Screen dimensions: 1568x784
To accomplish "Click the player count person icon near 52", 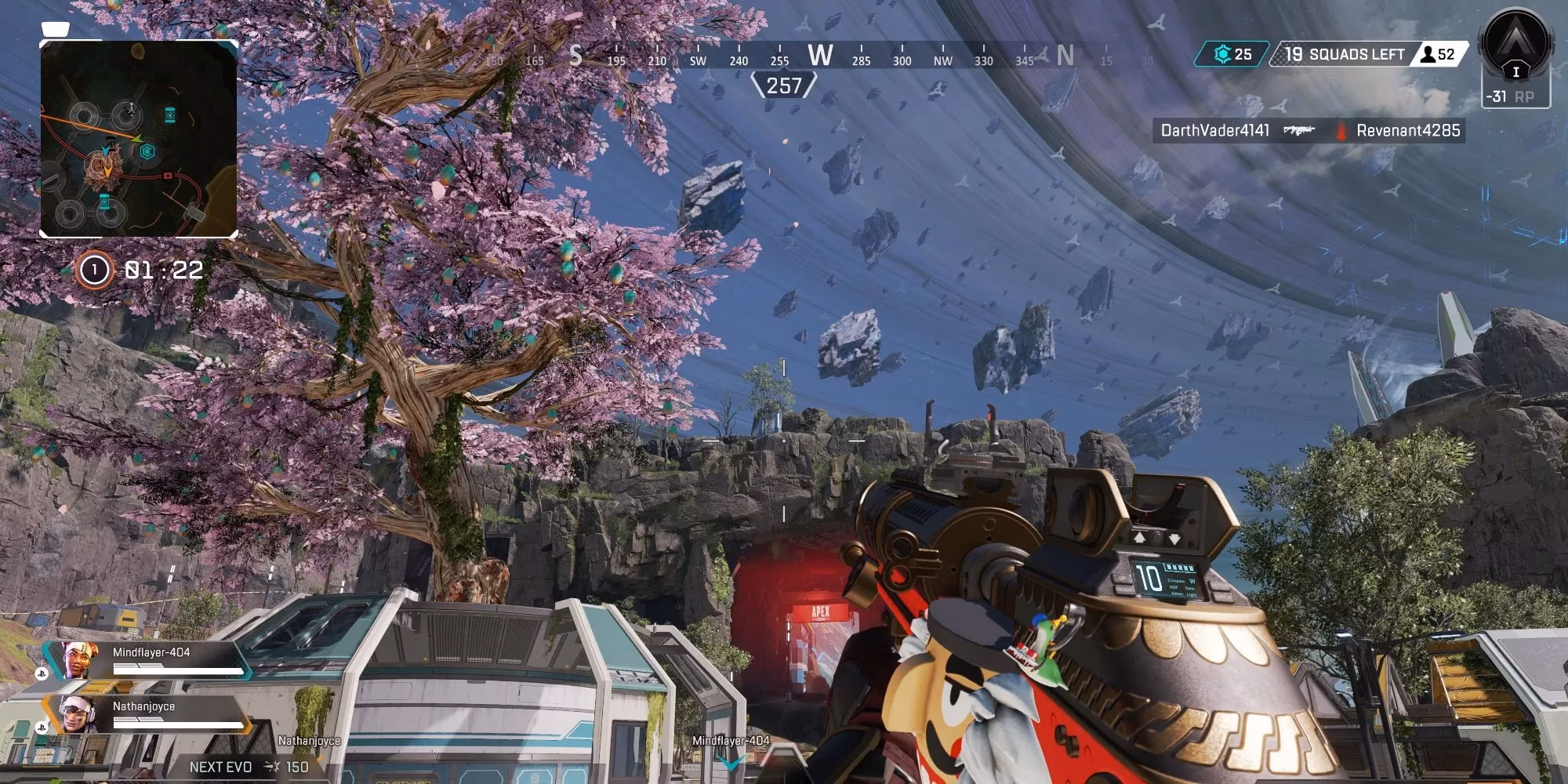I will tap(1428, 55).
